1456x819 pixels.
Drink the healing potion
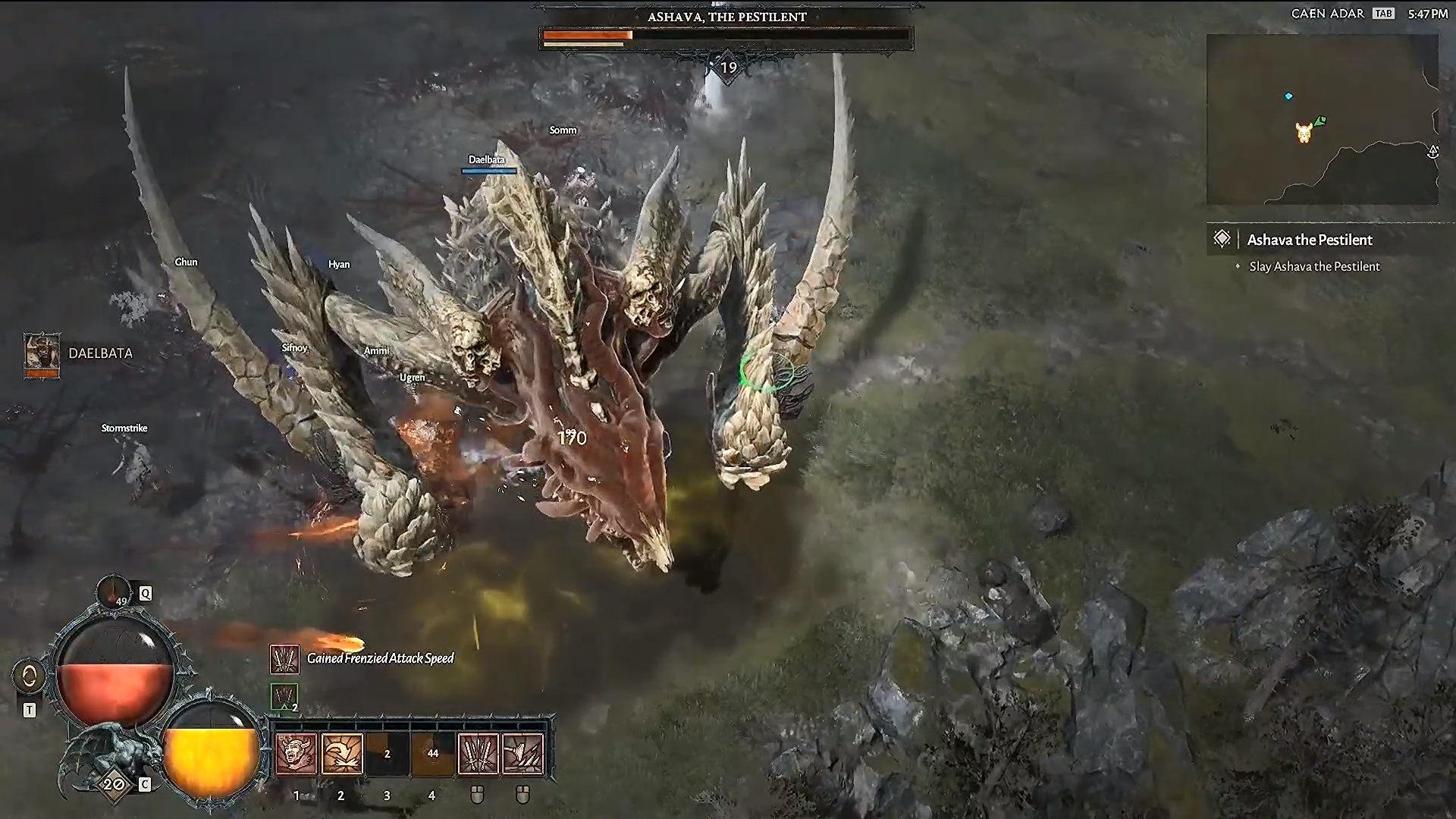(114, 596)
